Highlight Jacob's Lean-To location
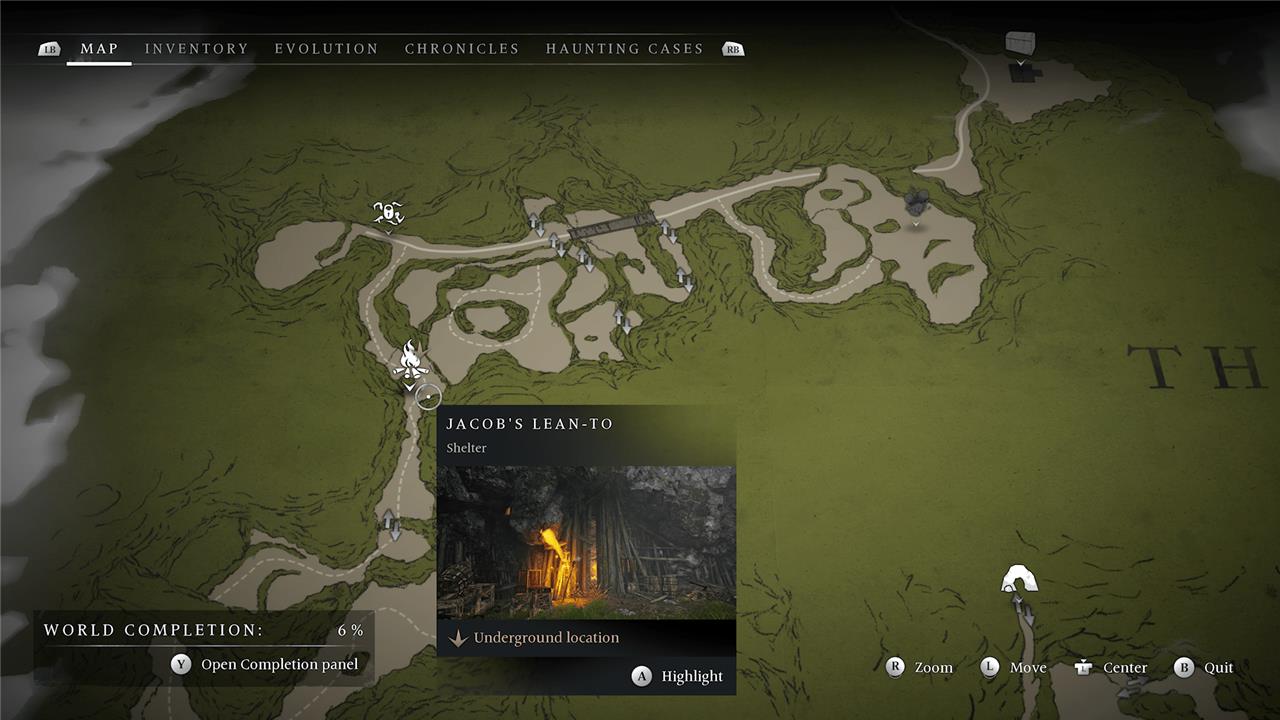Viewport: 1280px width, 720px height. [678, 677]
